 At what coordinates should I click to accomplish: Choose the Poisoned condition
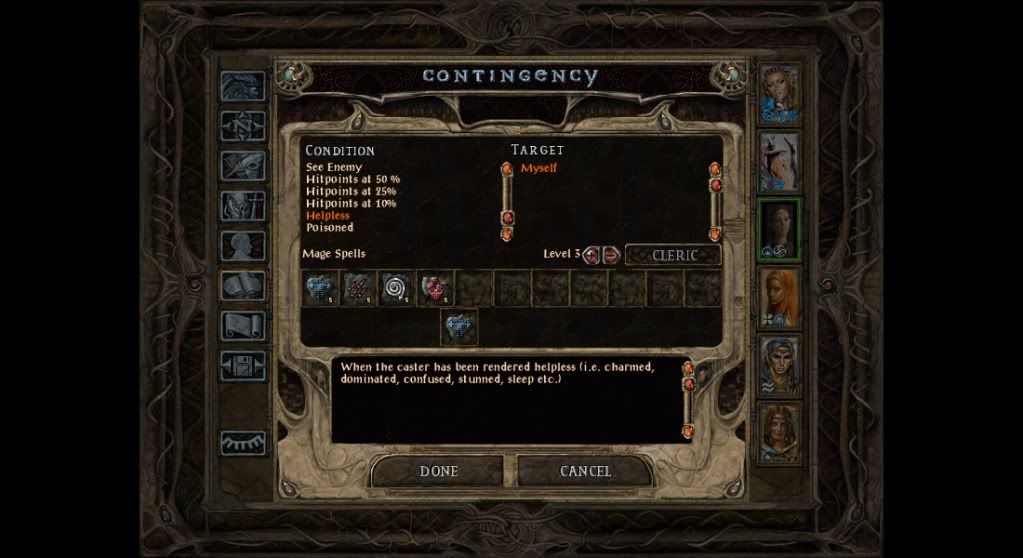click(x=329, y=227)
